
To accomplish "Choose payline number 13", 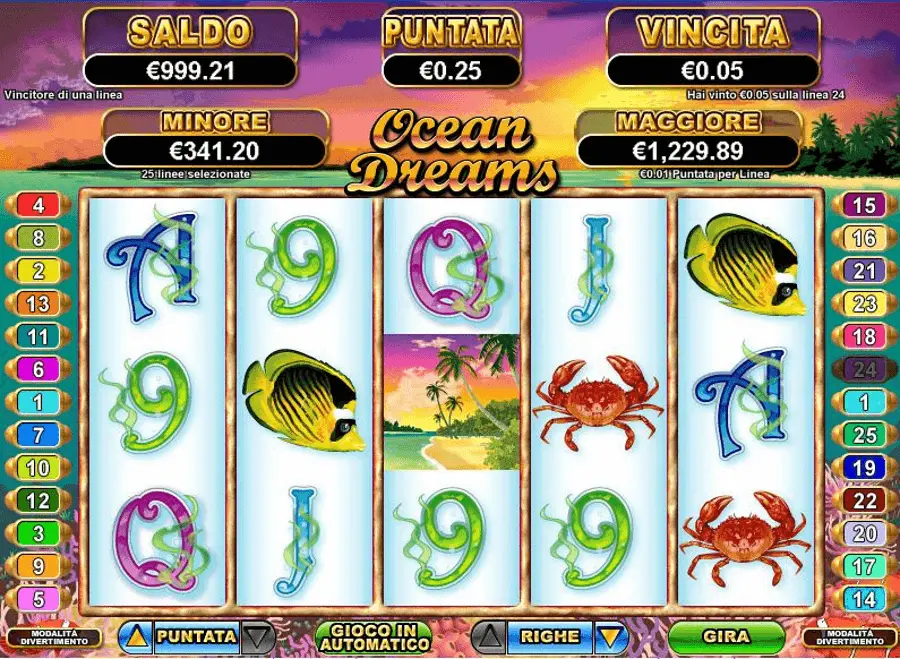I will [39, 304].
